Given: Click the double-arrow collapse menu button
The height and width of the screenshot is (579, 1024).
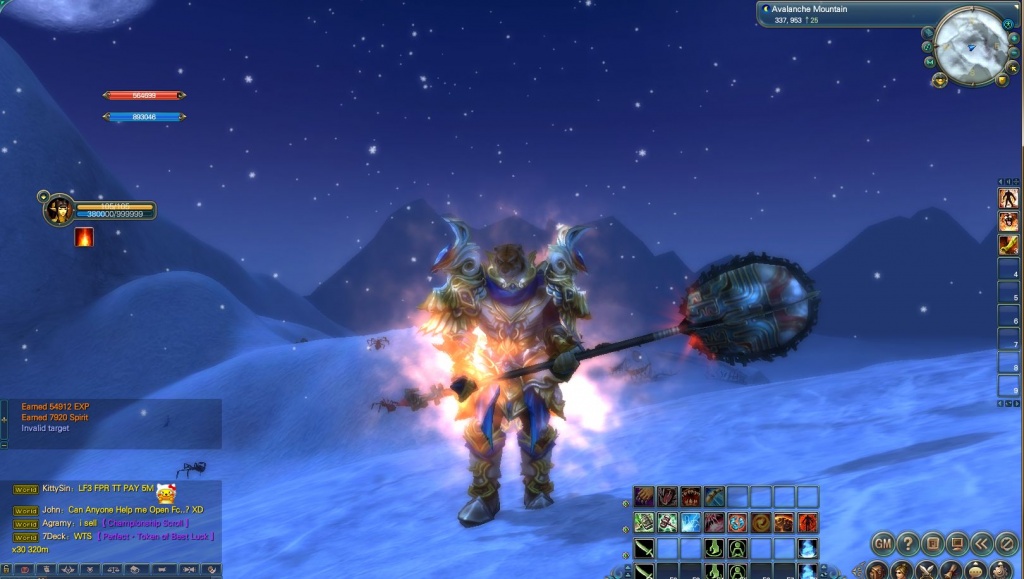Looking at the screenshot, I should click(x=980, y=544).
